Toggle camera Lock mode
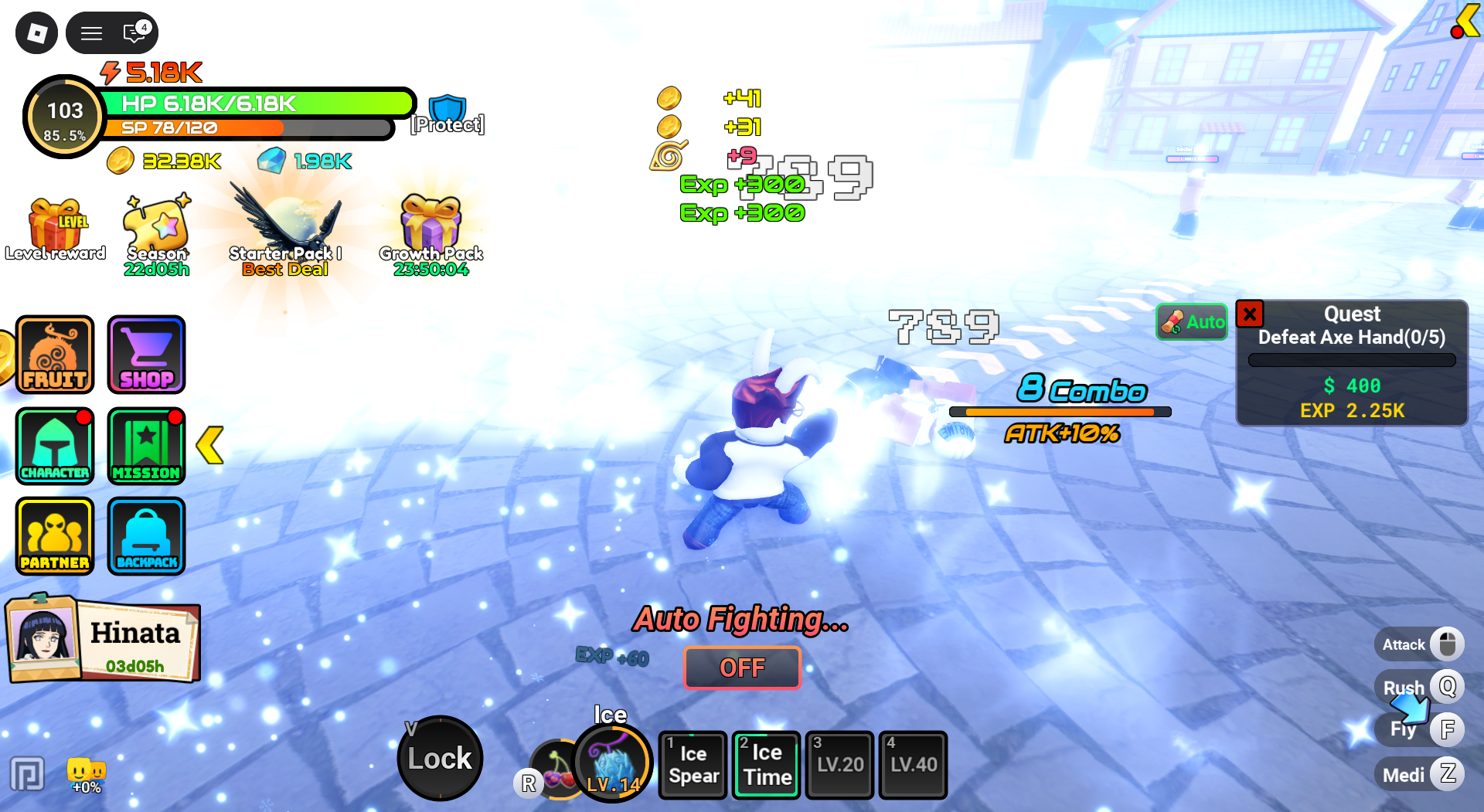The height and width of the screenshot is (812, 1484). coord(439,758)
